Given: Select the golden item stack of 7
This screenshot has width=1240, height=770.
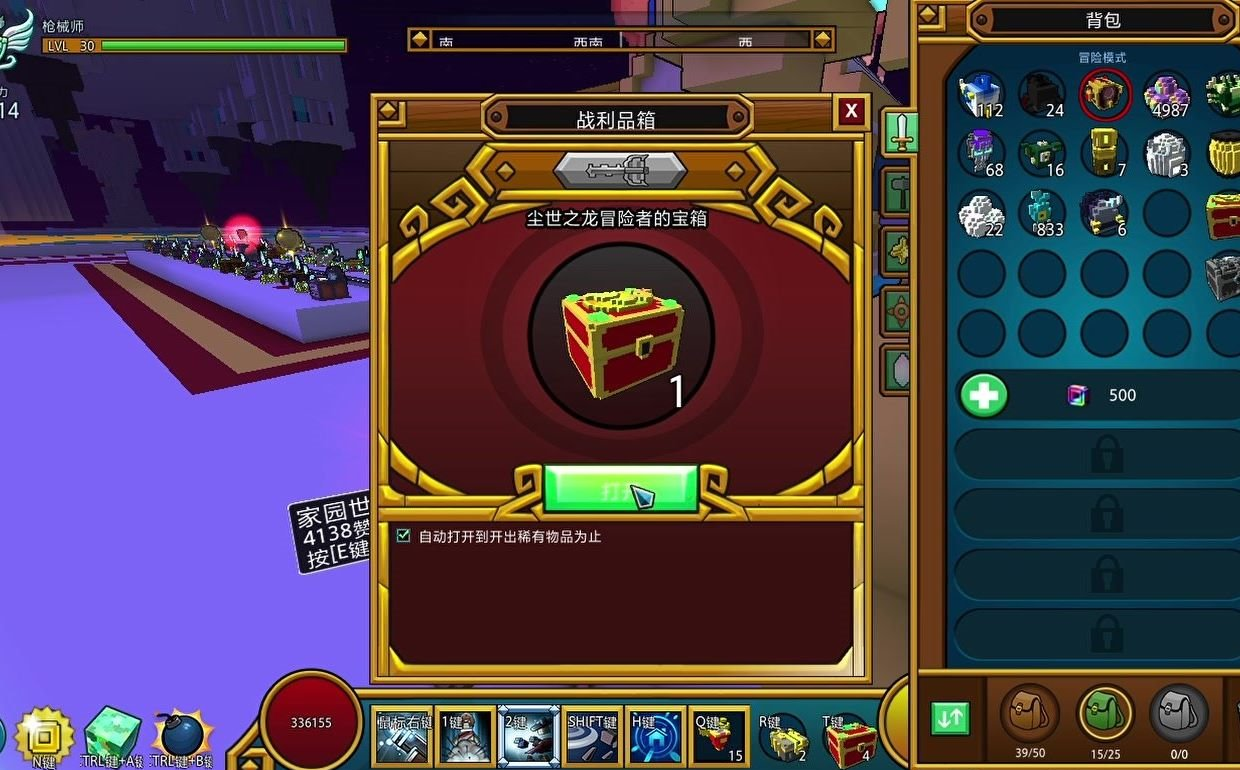Looking at the screenshot, I should coord(1104,153).
